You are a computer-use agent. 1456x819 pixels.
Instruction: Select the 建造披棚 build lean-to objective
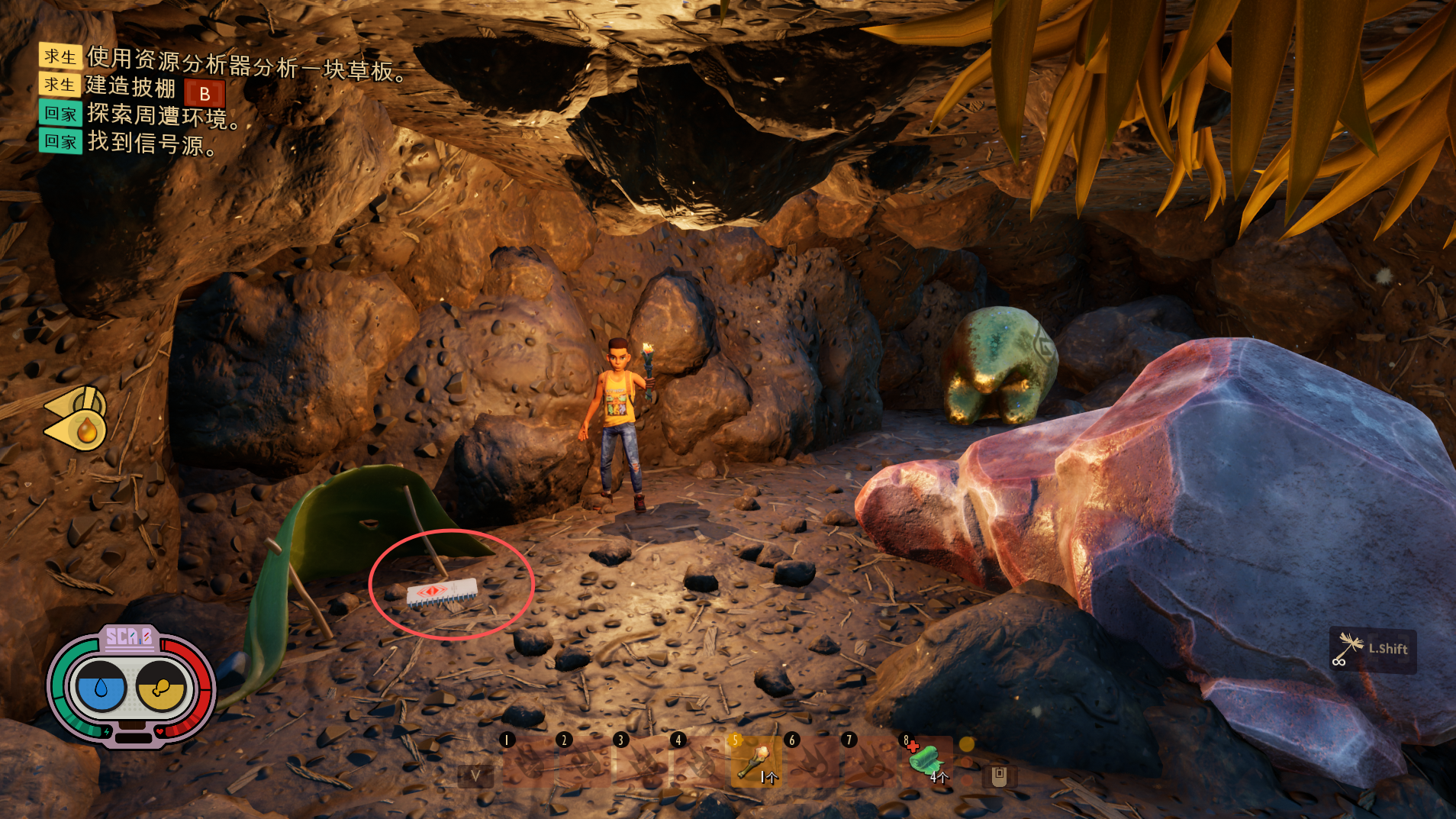(x=130, y=87)
